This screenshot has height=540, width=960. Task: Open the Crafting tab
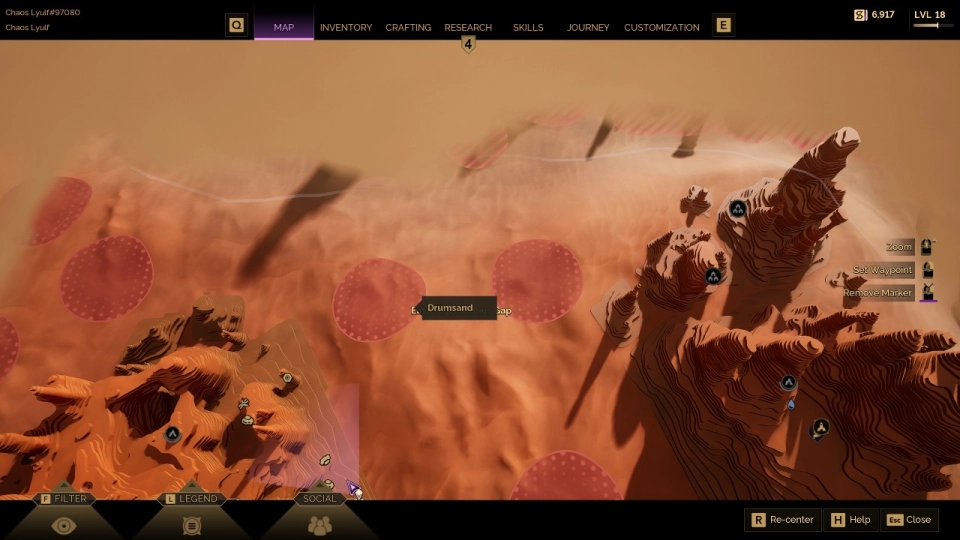coord(408,27)
